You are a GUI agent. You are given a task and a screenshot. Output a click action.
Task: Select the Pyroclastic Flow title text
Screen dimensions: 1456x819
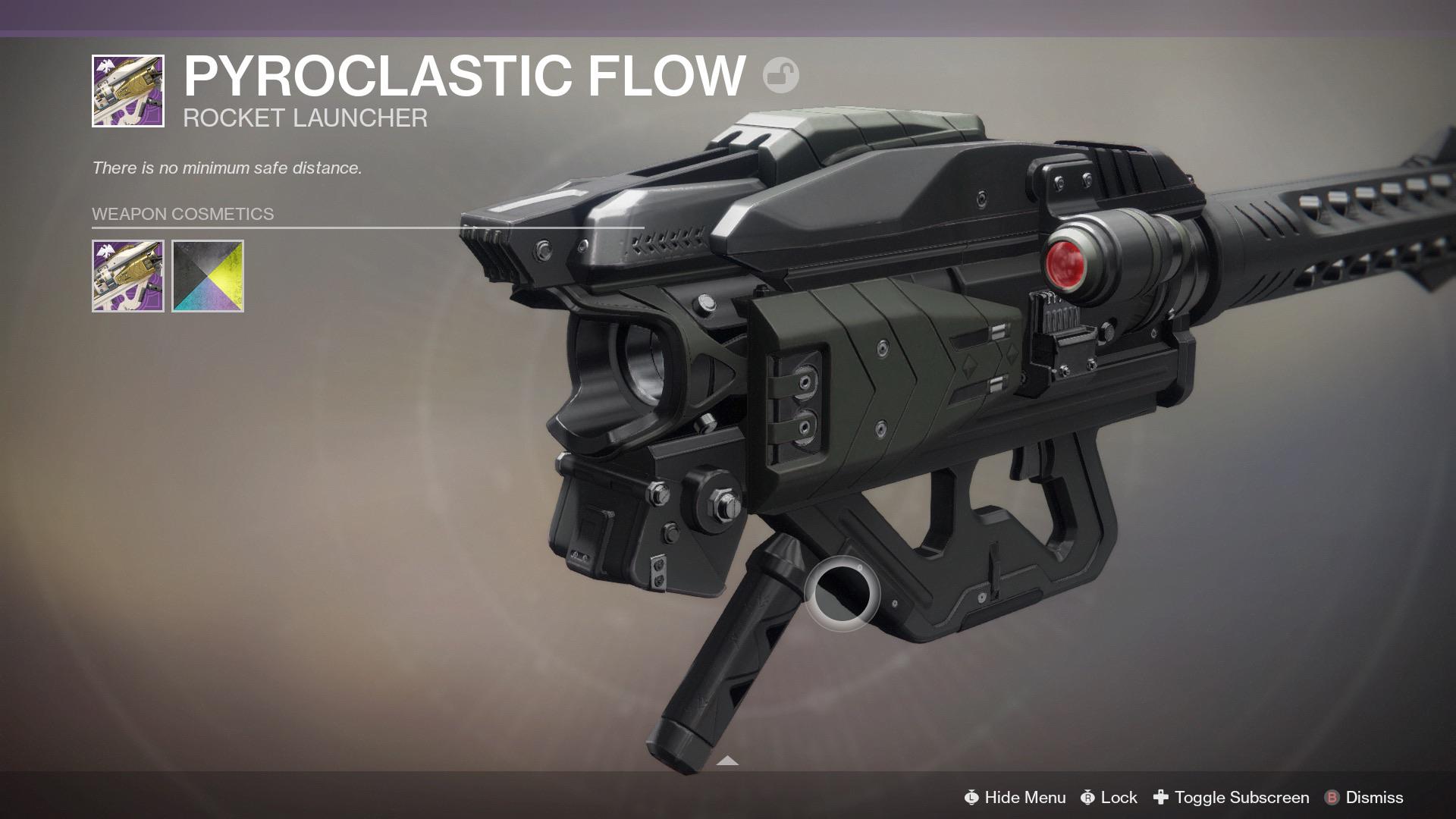463,74
